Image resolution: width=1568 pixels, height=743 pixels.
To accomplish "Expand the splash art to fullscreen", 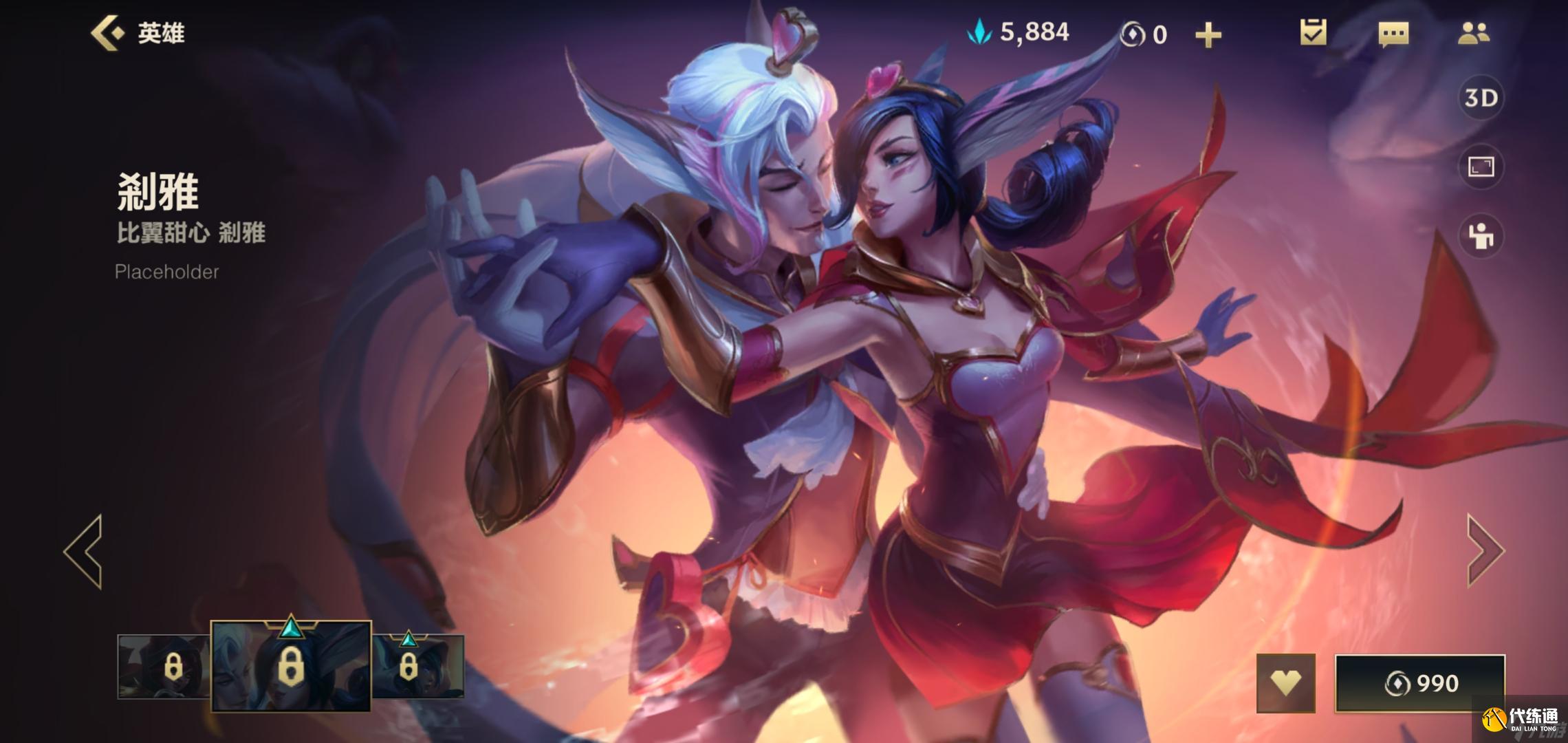I will (1481, 166).
